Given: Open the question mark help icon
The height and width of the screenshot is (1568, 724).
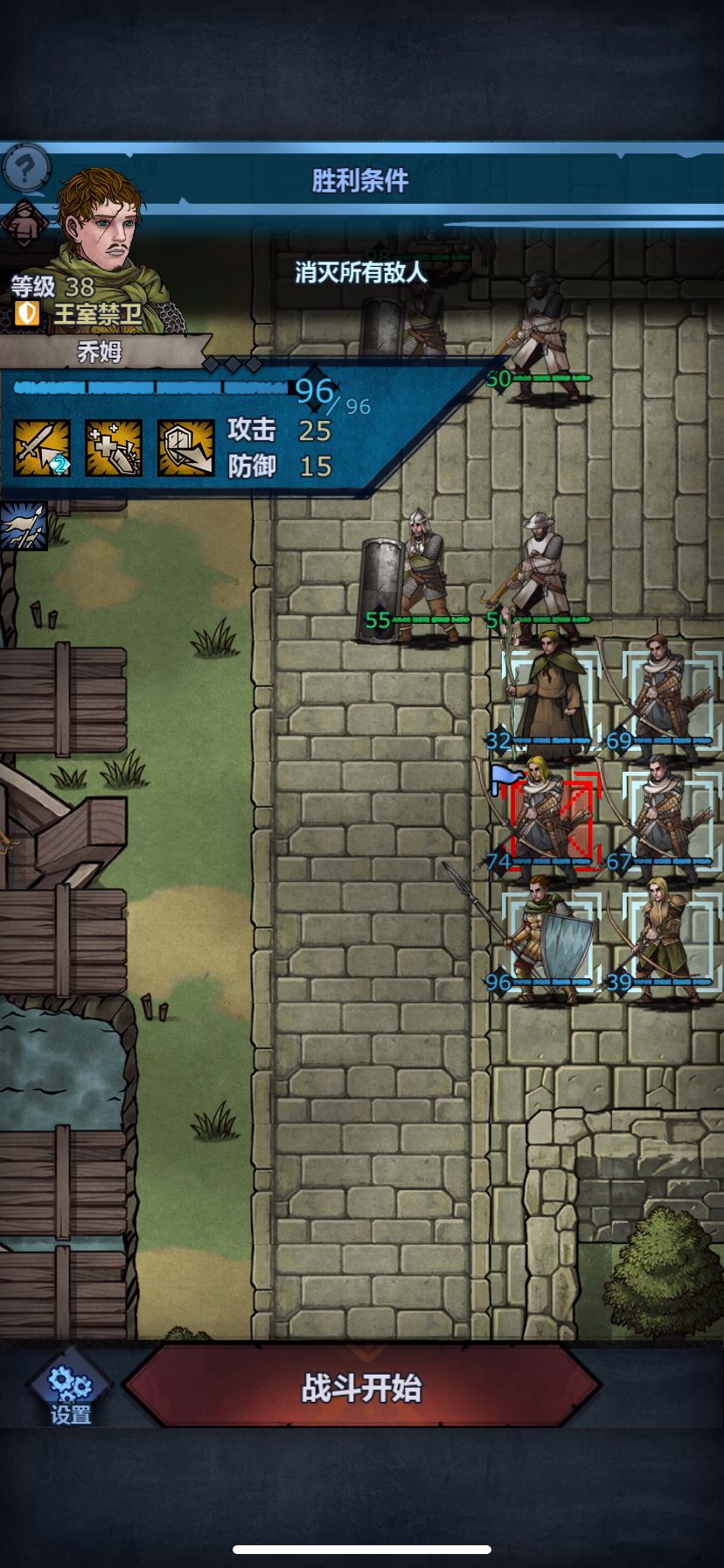Looking at the screenshot, I should pos(25,167).
